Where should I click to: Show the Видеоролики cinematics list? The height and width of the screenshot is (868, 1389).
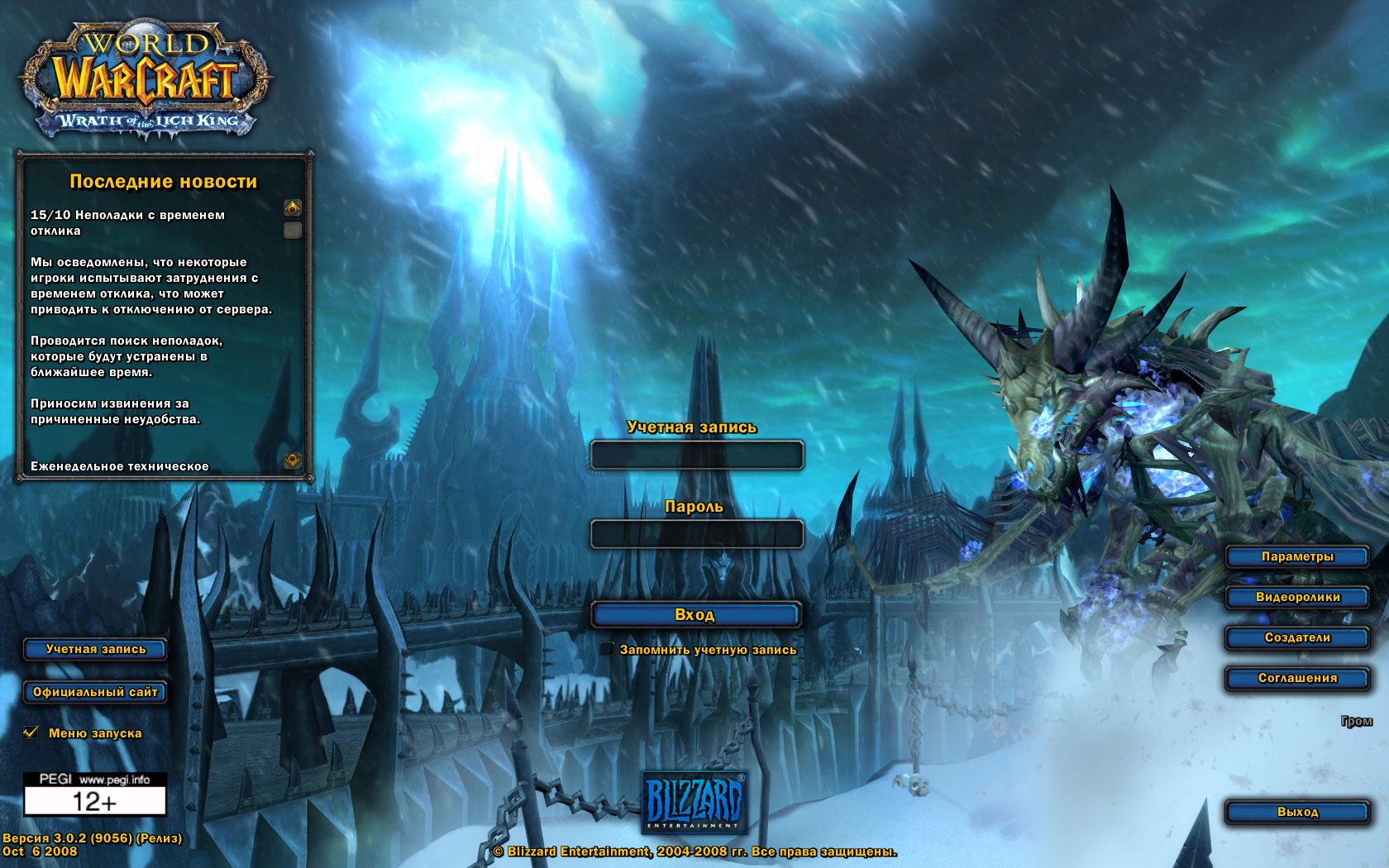[x=1296, y=597]
